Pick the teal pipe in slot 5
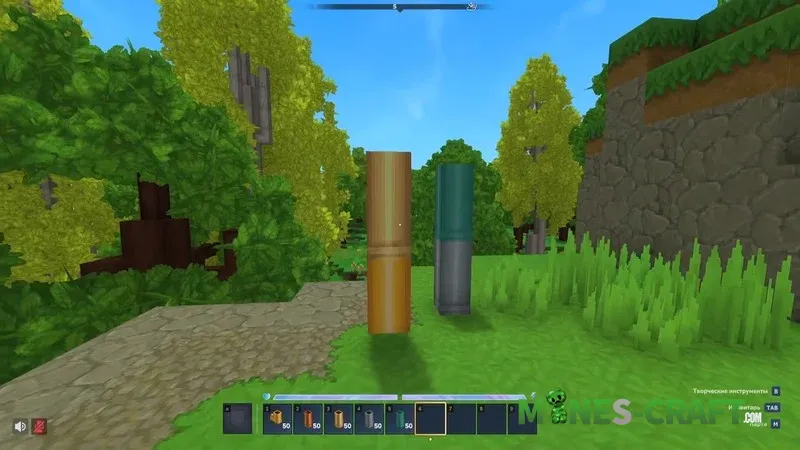 pyautogui.click(x=400, y=418)
